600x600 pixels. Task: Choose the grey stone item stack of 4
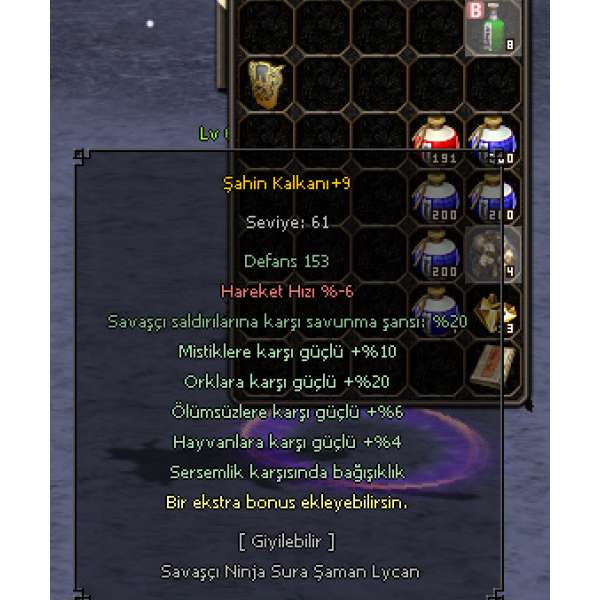(493, 253)
